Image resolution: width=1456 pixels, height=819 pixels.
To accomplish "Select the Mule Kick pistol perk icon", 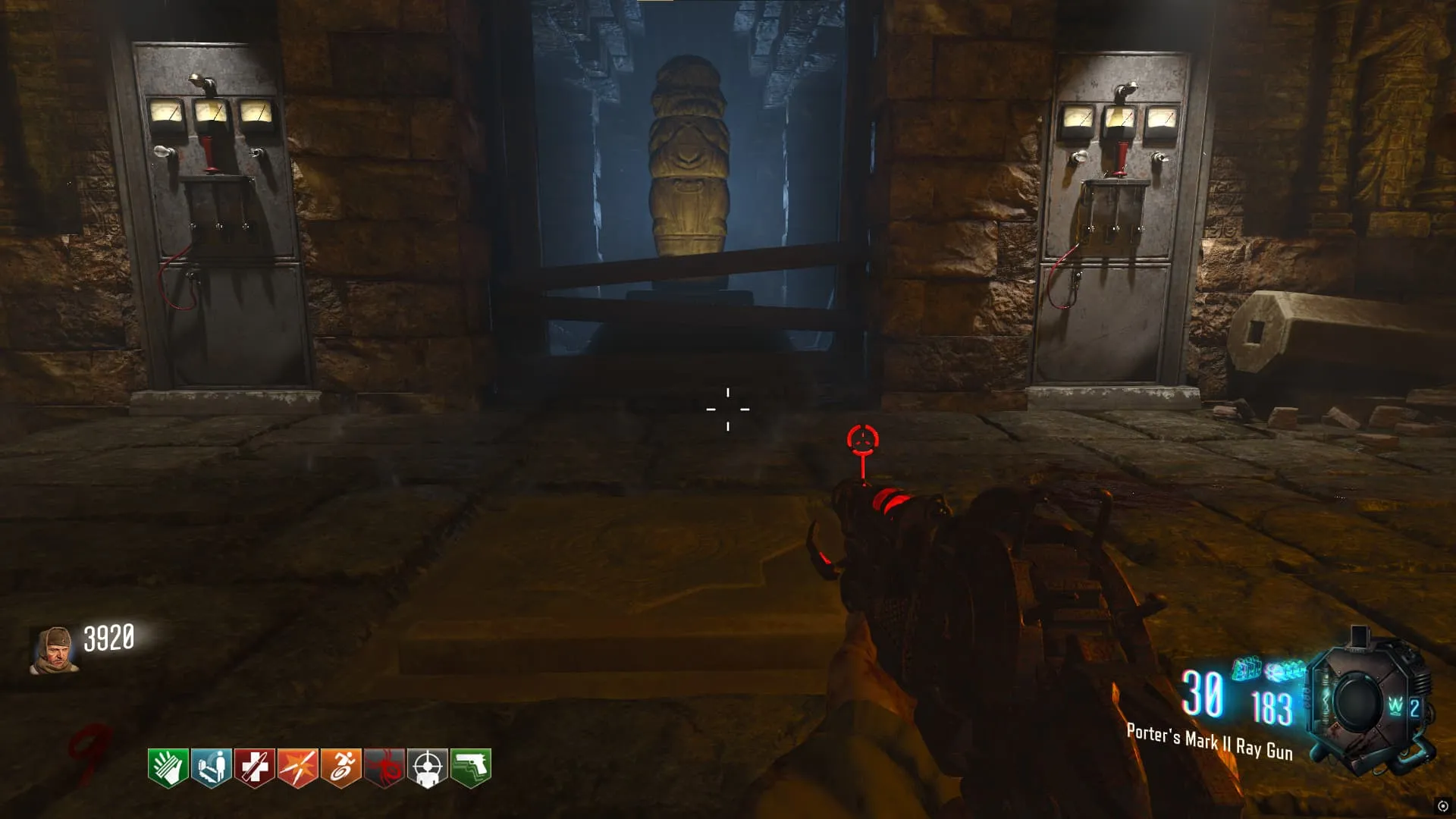I will (471, 767).
